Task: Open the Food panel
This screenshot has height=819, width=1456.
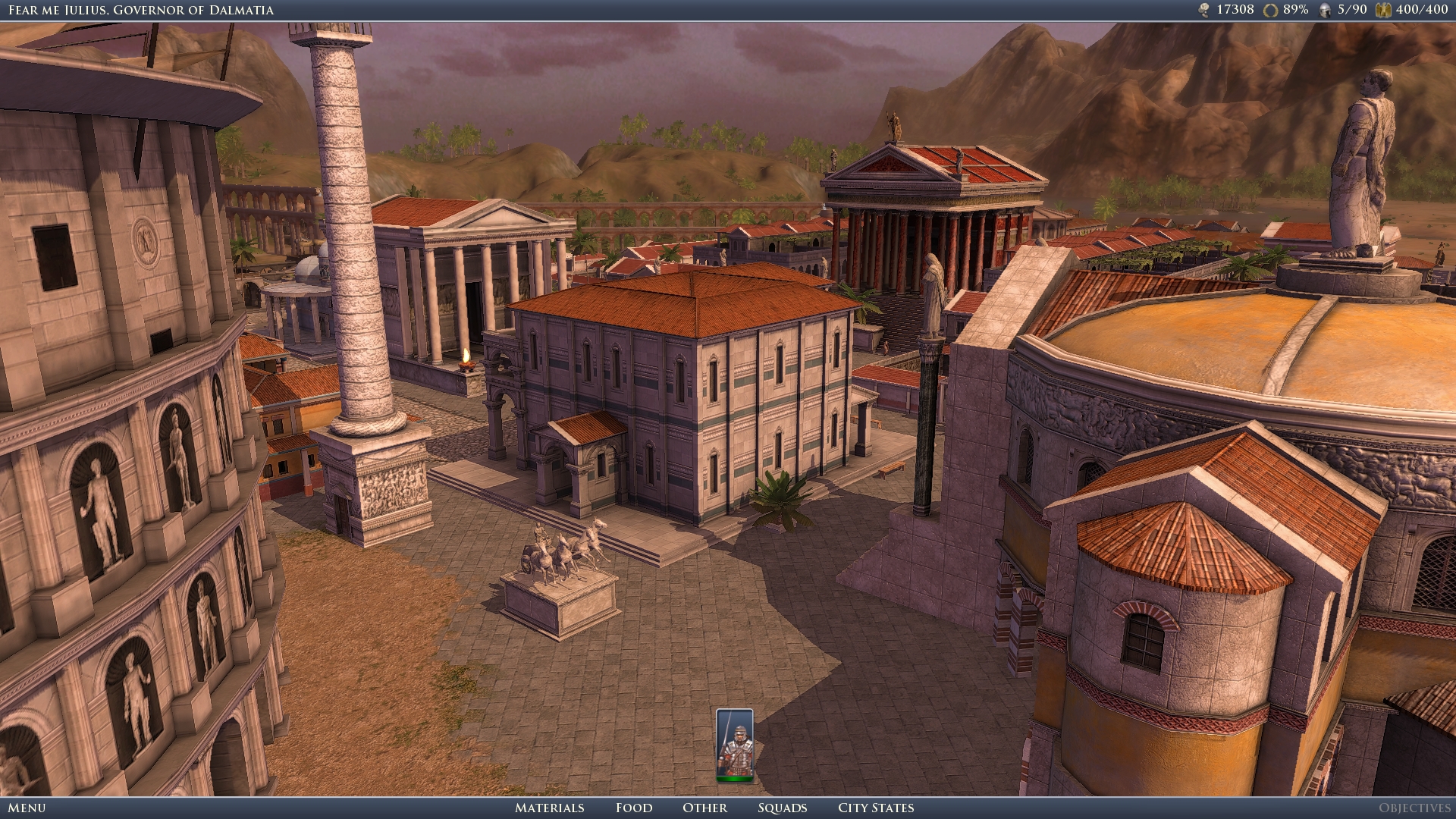Action: click(x=634, y=808)
